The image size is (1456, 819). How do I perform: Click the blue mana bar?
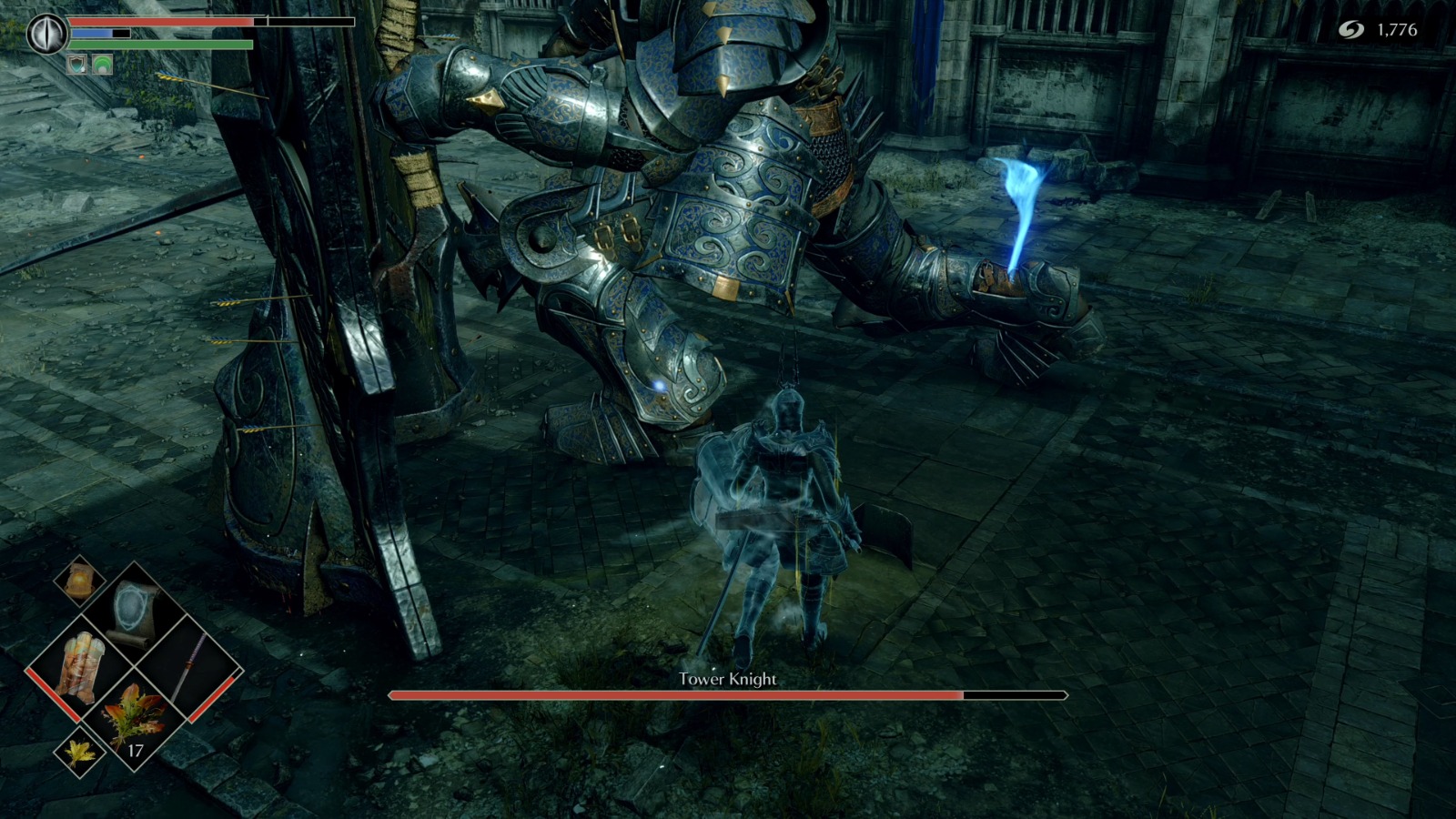click(x=91, y=33)
